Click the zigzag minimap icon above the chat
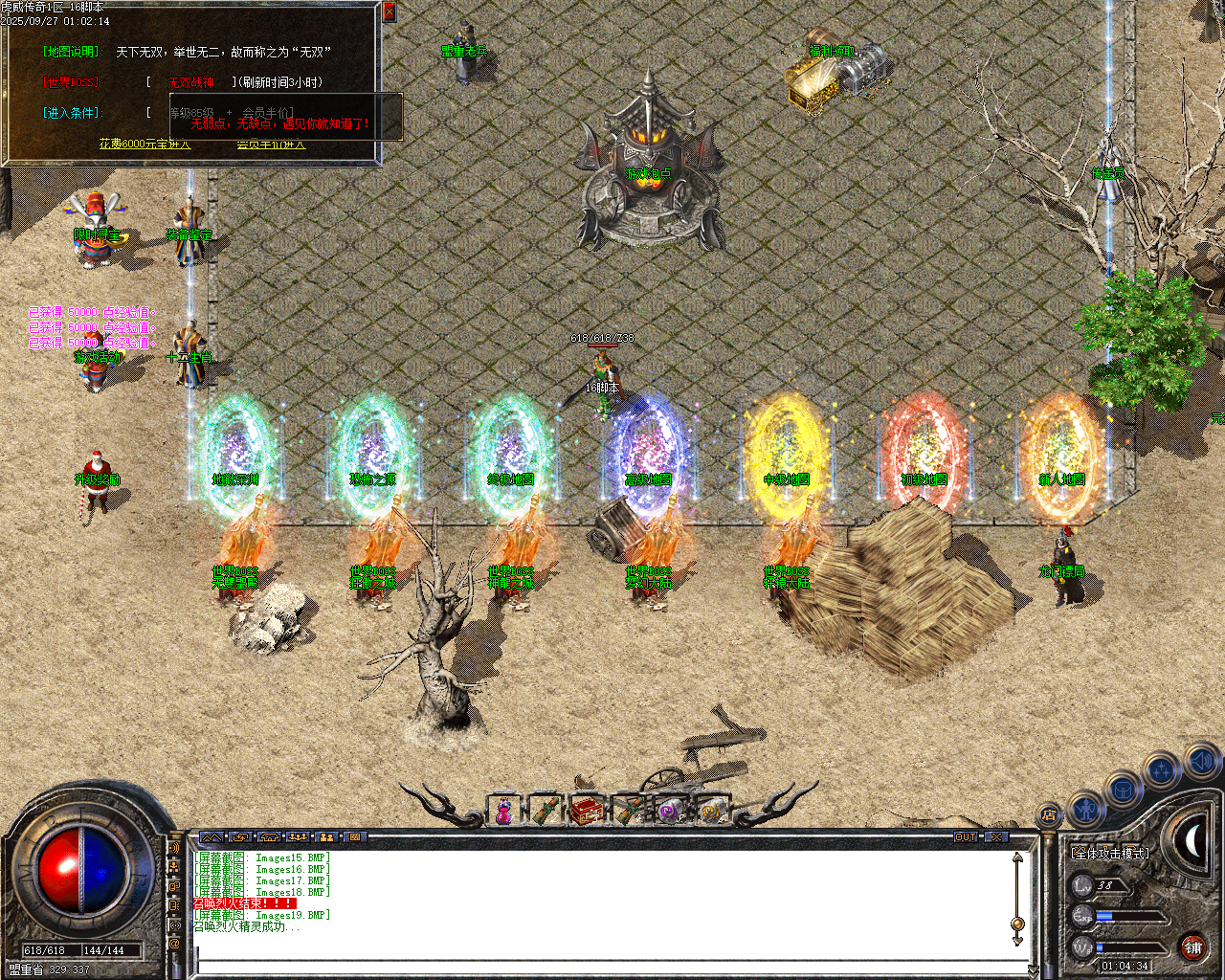 pyautogui.click(x=212, y=836)
